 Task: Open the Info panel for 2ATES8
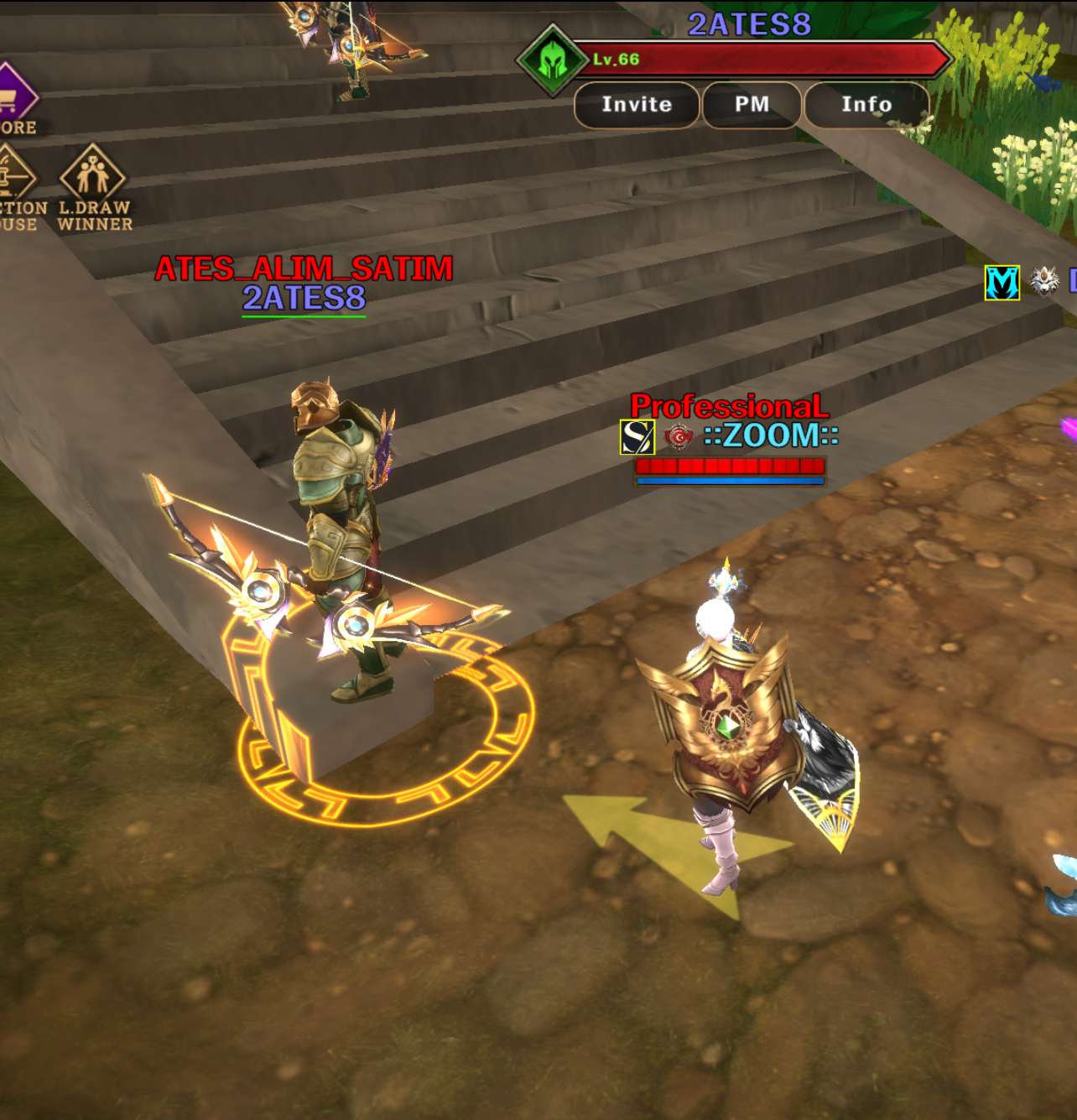point(866,105)
